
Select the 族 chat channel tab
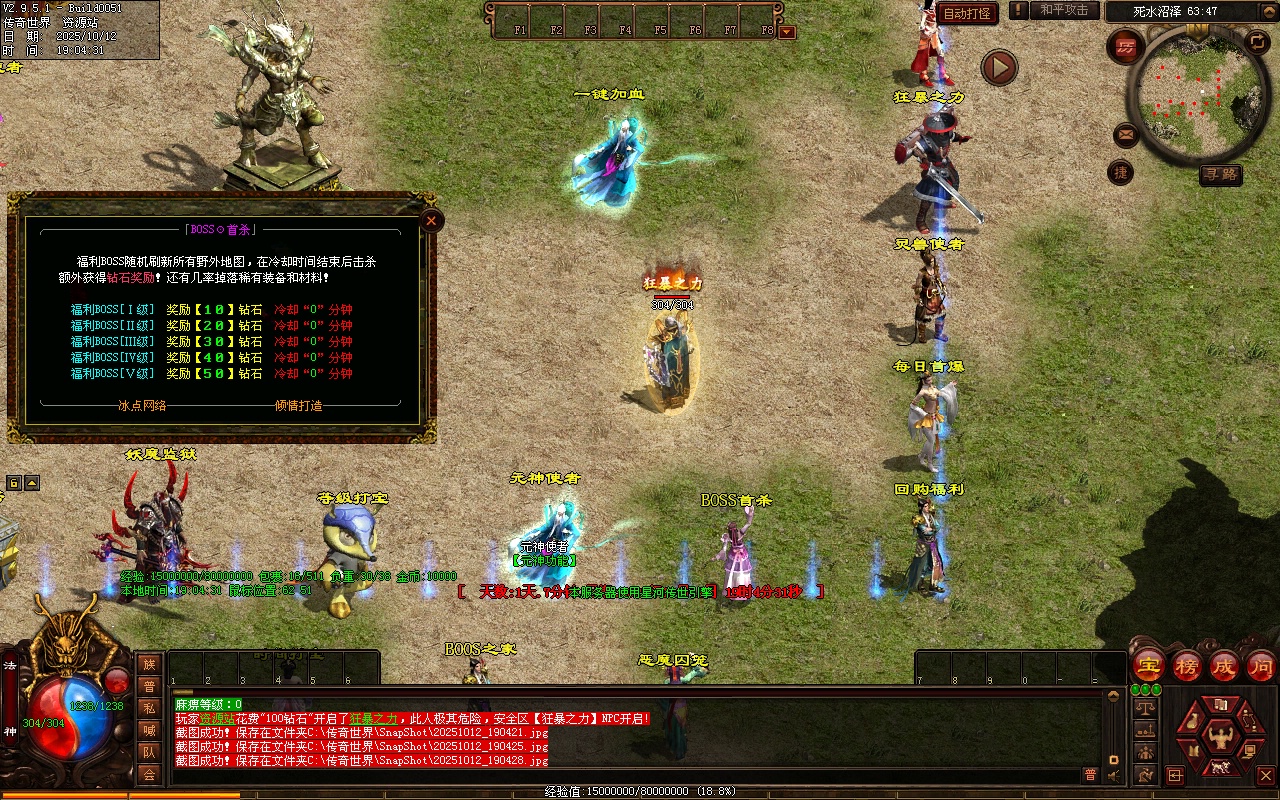pyautogui.click(x=149, y=664)
